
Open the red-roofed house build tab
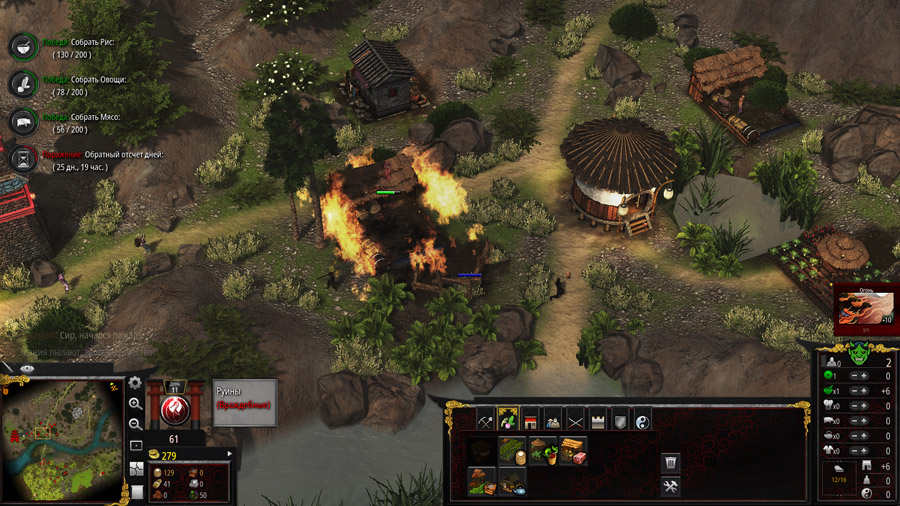pos(530,419)
